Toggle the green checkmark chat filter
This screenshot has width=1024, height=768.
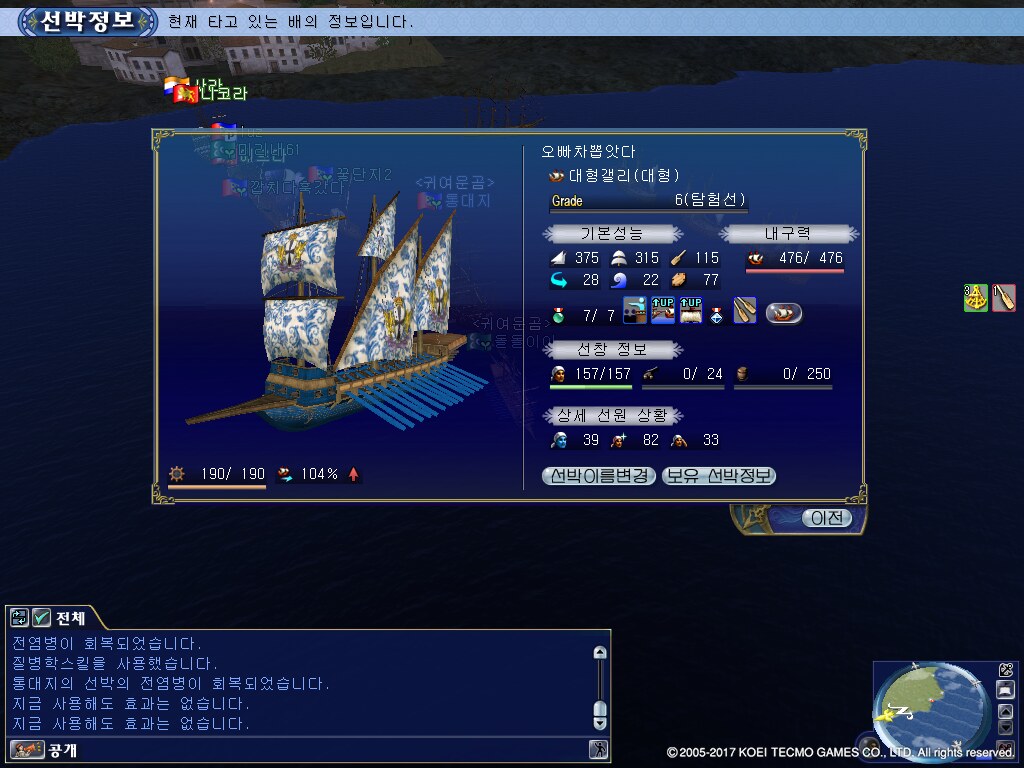click(x=42, y=617)
